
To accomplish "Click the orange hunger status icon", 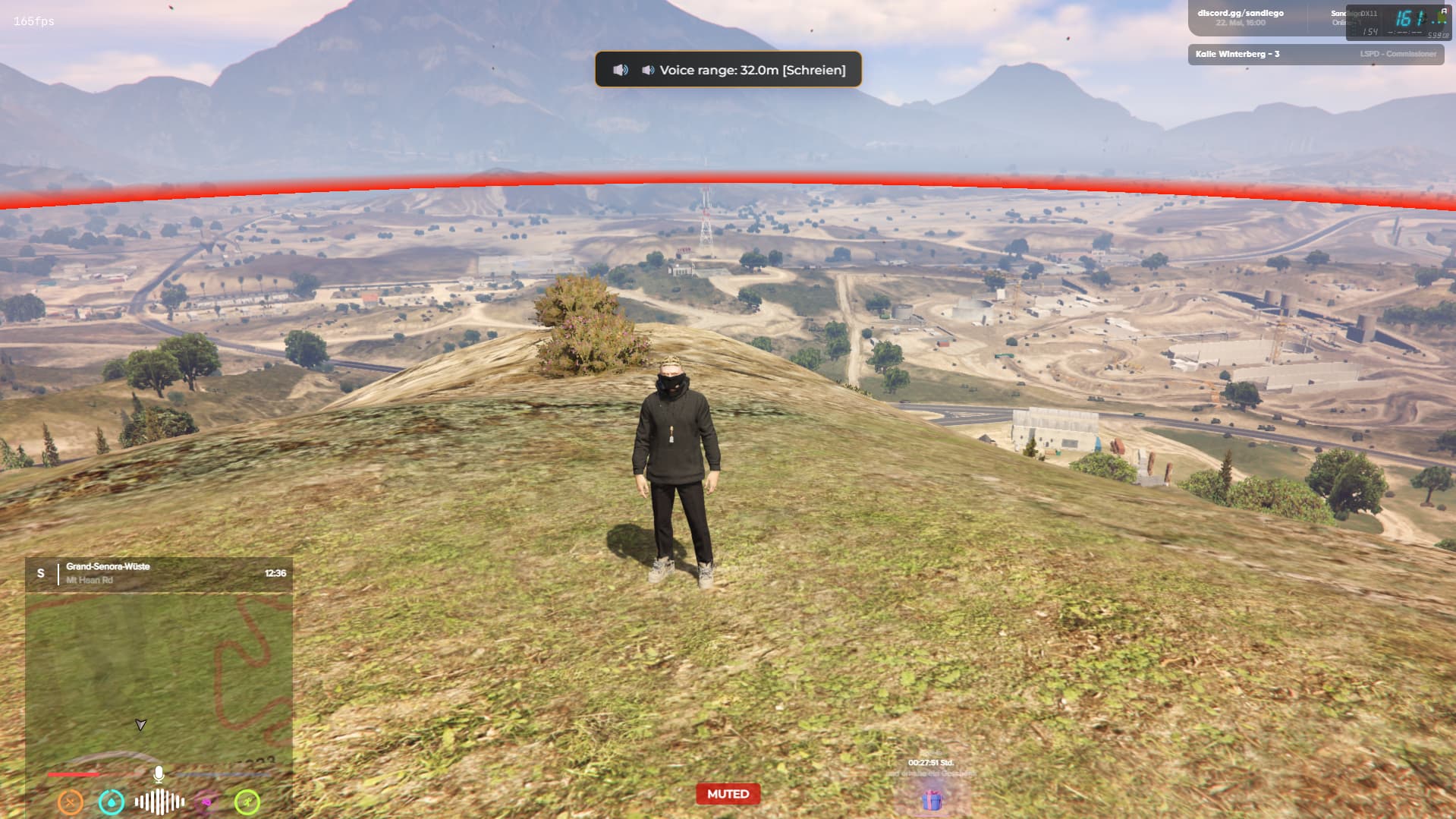I will 71,802.
